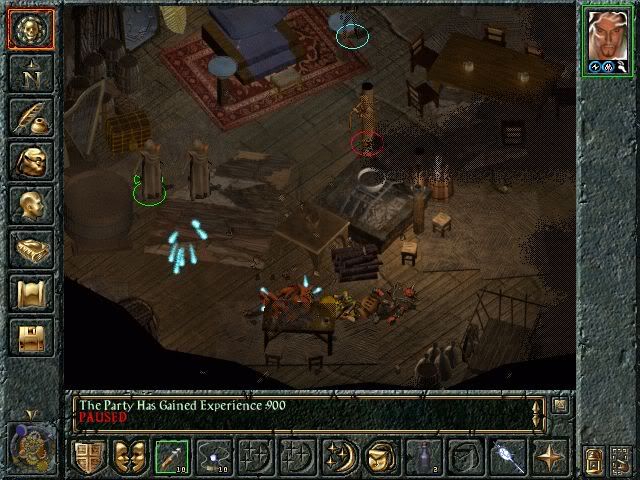Choose the masks talk action
The height and width of the screenshot is (480, 640).
coord(130,456)
